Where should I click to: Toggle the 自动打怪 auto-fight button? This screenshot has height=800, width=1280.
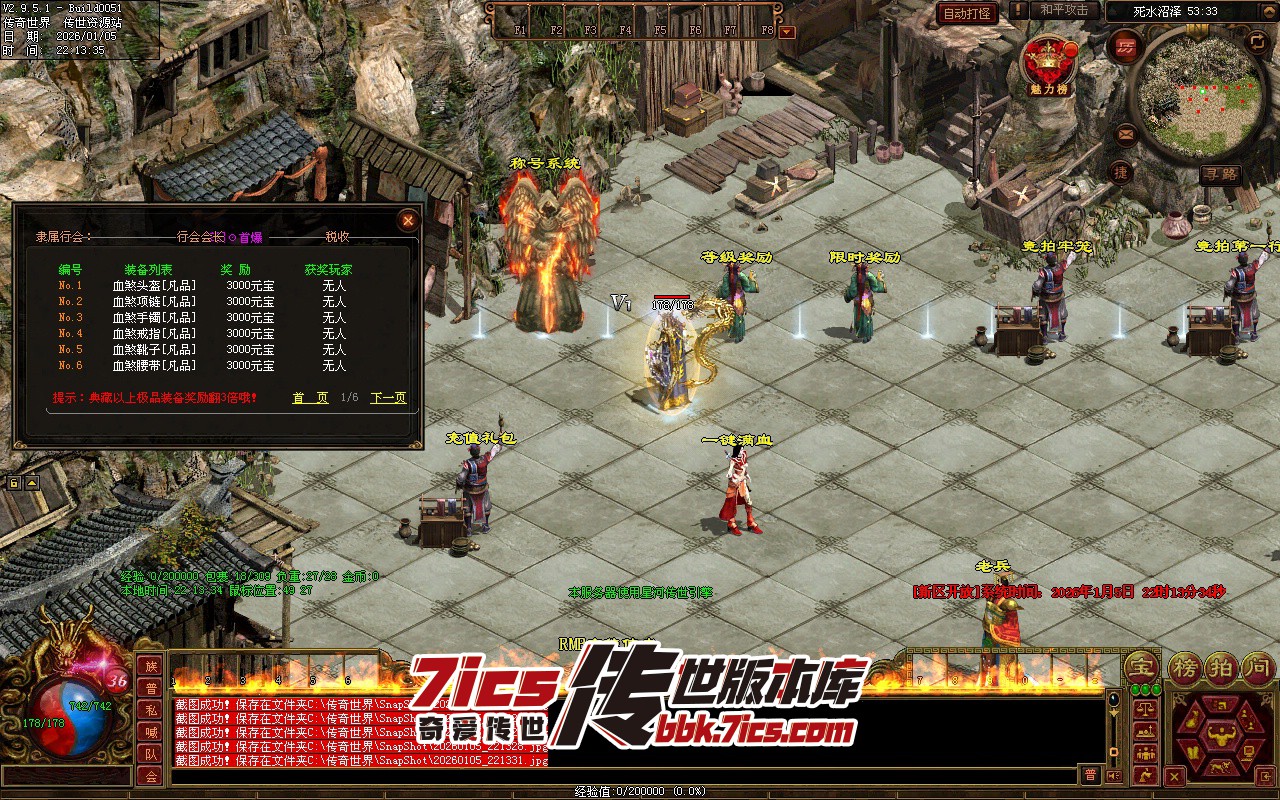967,13
